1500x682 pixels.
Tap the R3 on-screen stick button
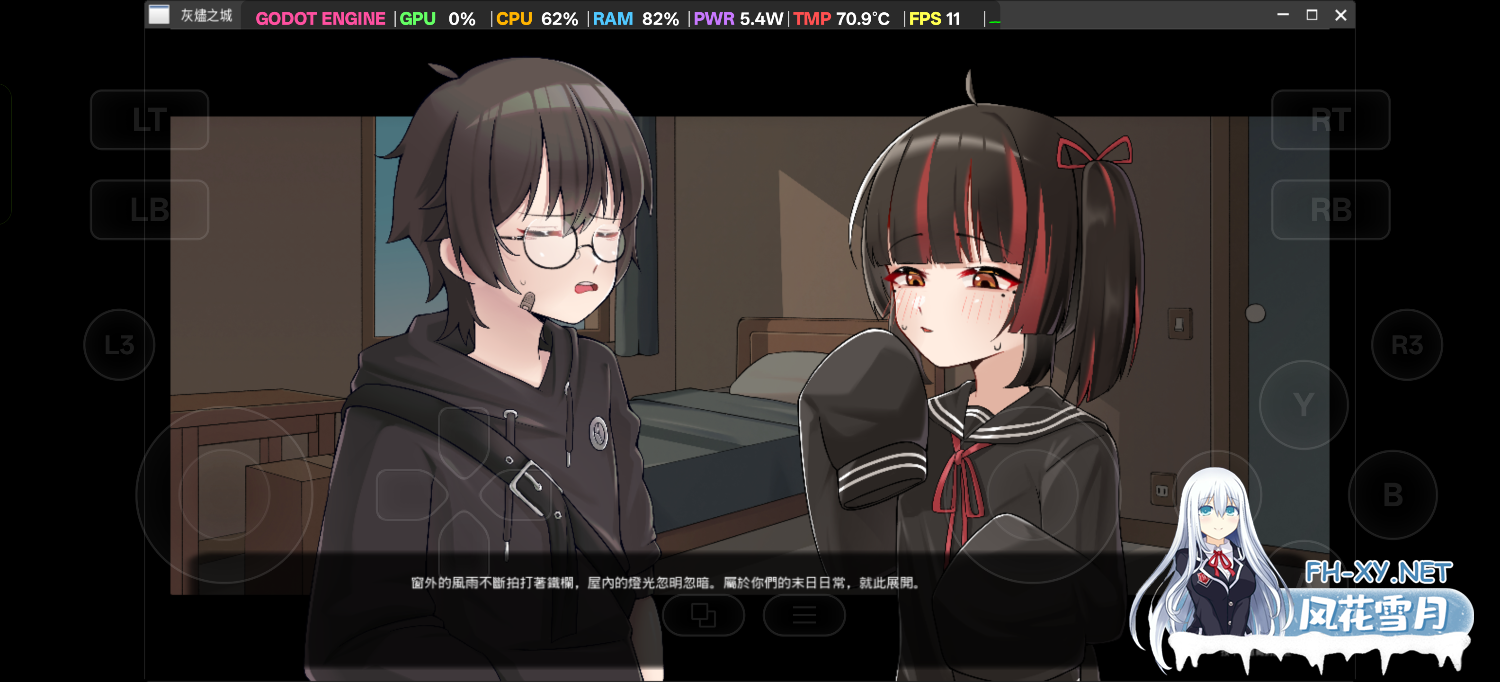1406,345
